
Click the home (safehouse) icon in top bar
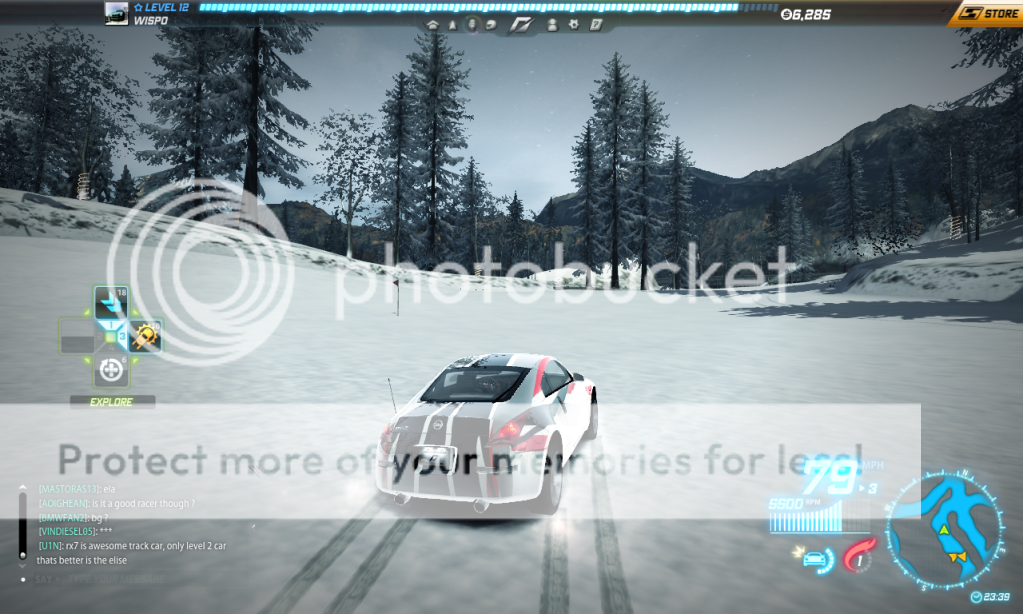tap(433, 24)
